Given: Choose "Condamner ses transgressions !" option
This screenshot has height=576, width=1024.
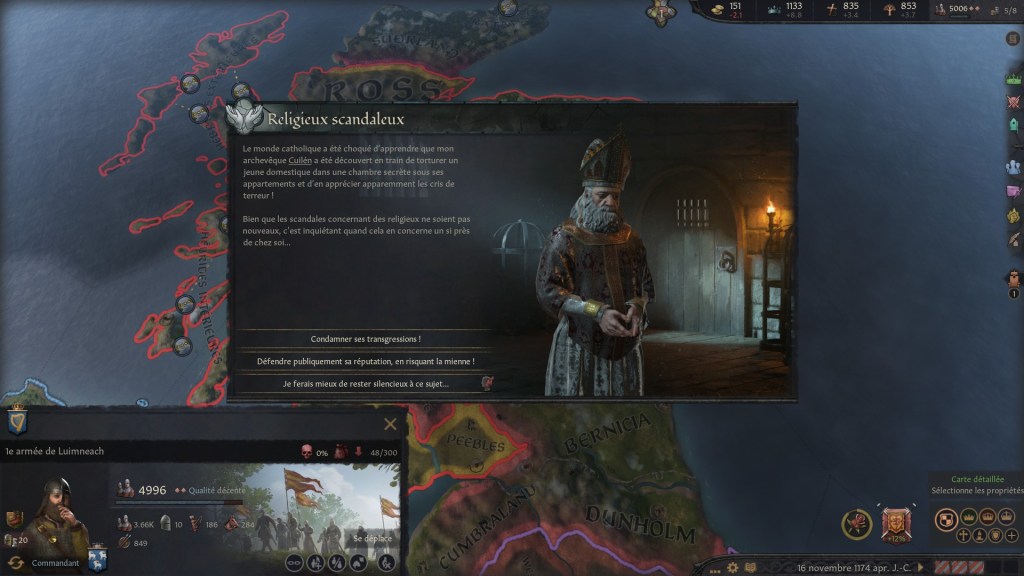Looking at the screenshot, I should (x=365, y=339).
